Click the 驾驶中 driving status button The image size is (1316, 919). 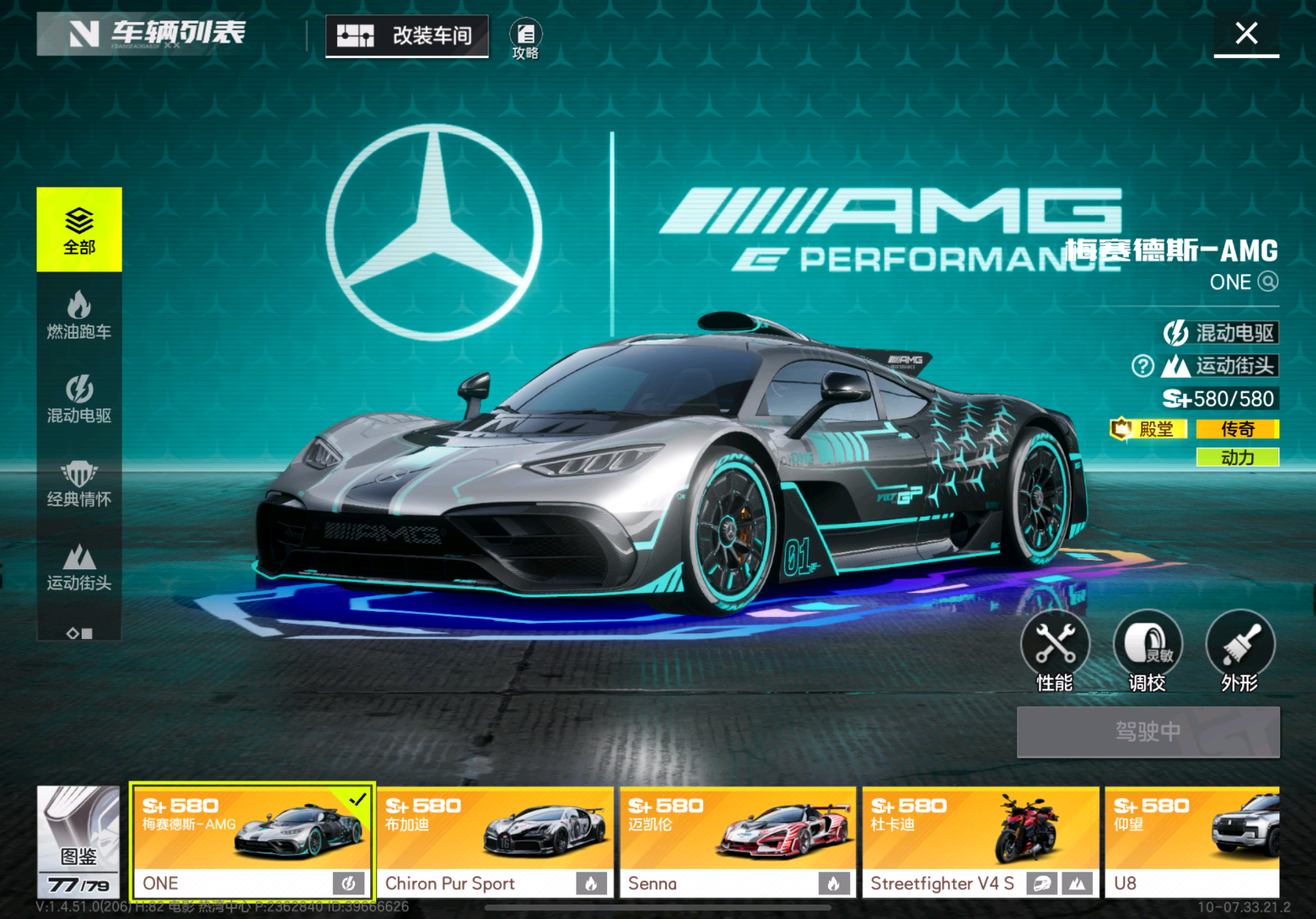tap(1147, 732)
